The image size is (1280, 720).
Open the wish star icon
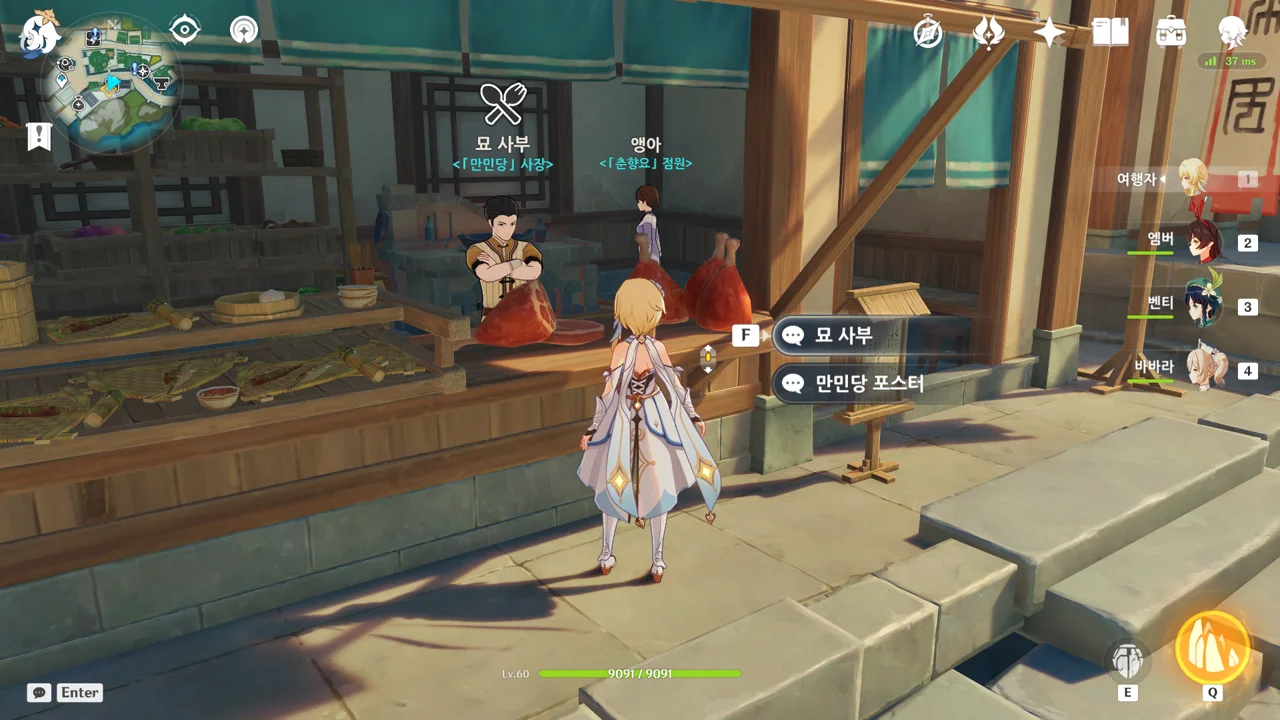coord(1049,33)
